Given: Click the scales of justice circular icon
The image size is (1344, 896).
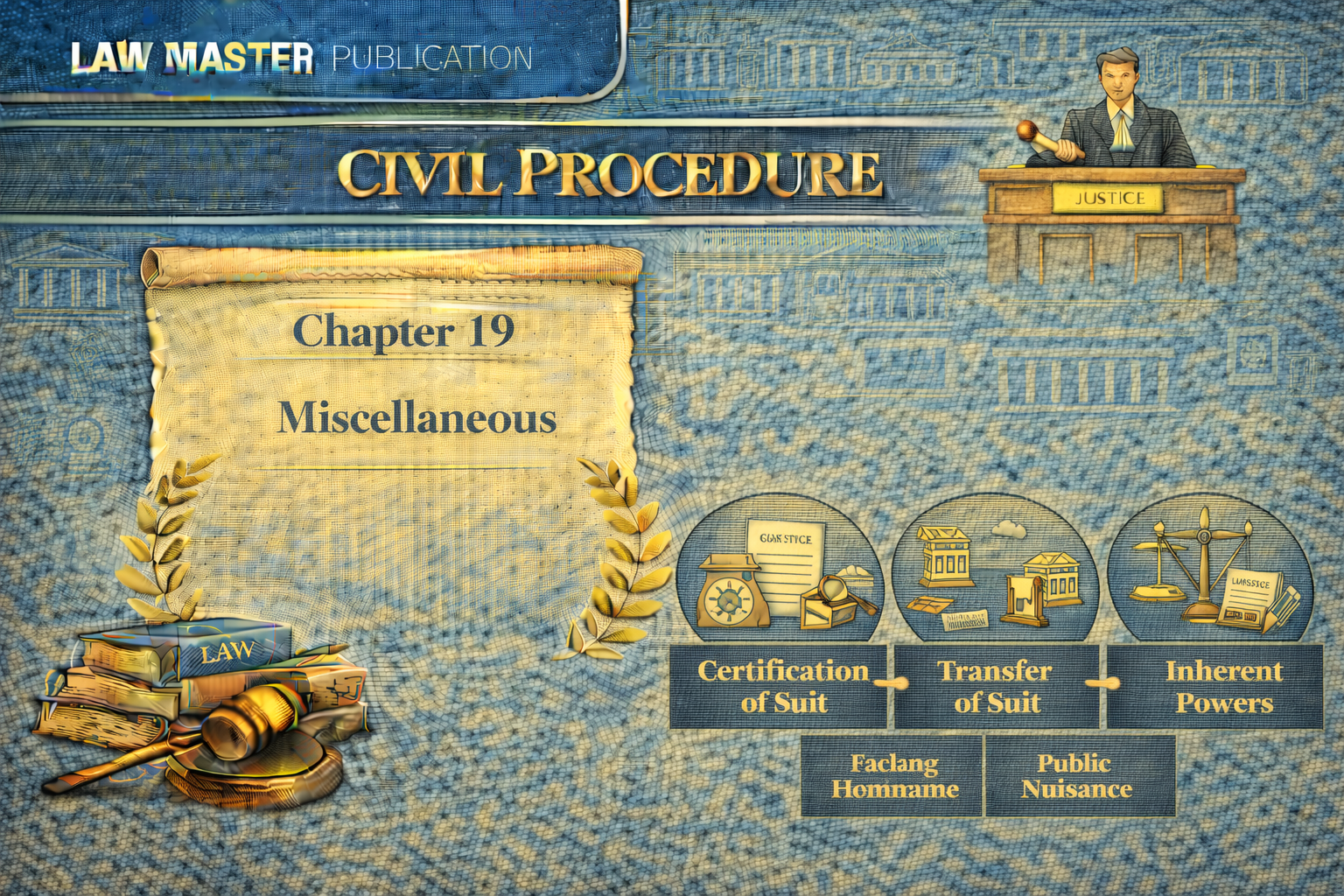Looking at the screenshot, I should tap(1210, 570).
